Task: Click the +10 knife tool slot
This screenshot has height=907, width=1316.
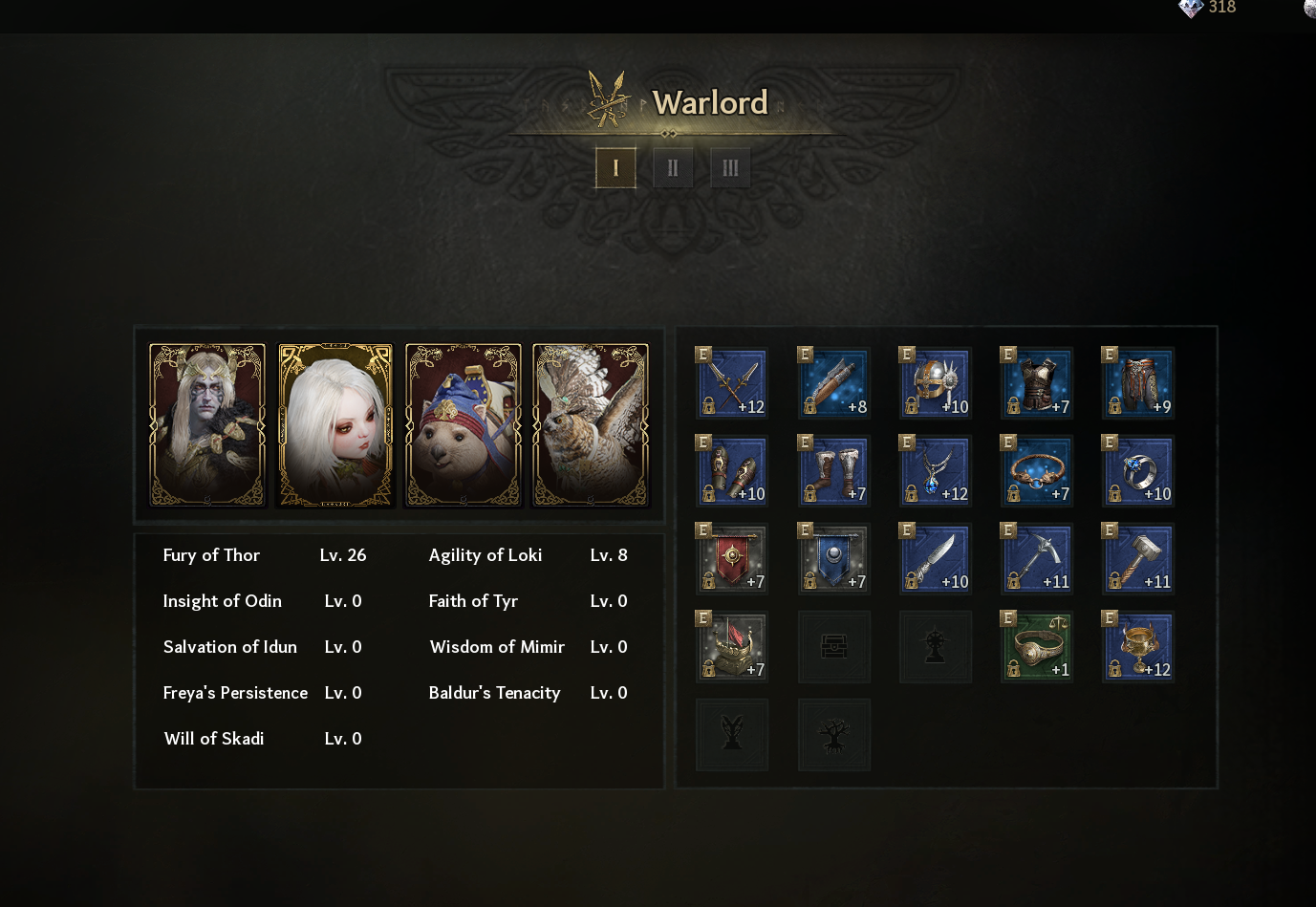Action: (936, 558)
